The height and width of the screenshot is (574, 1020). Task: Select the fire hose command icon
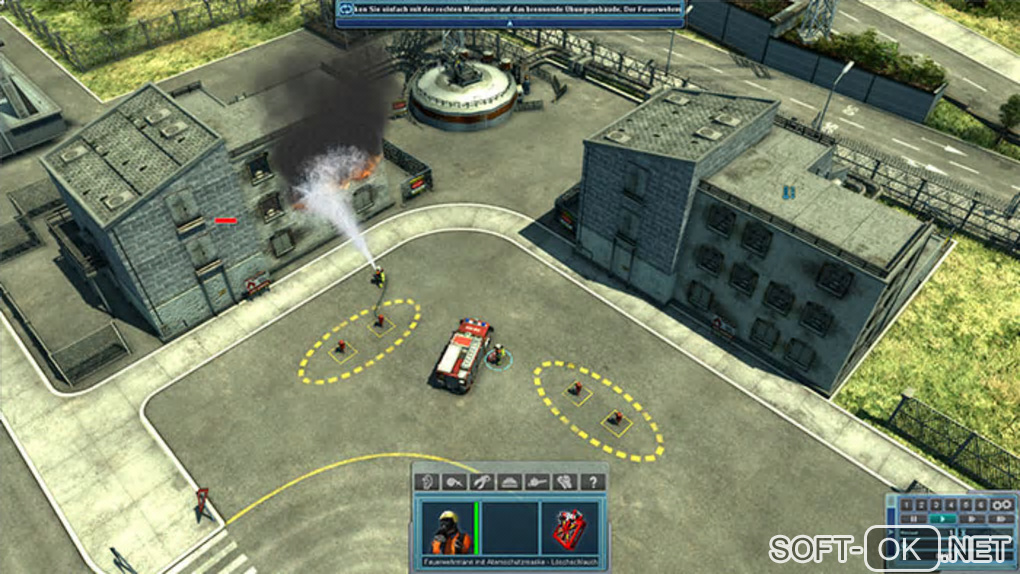(453, 481)
